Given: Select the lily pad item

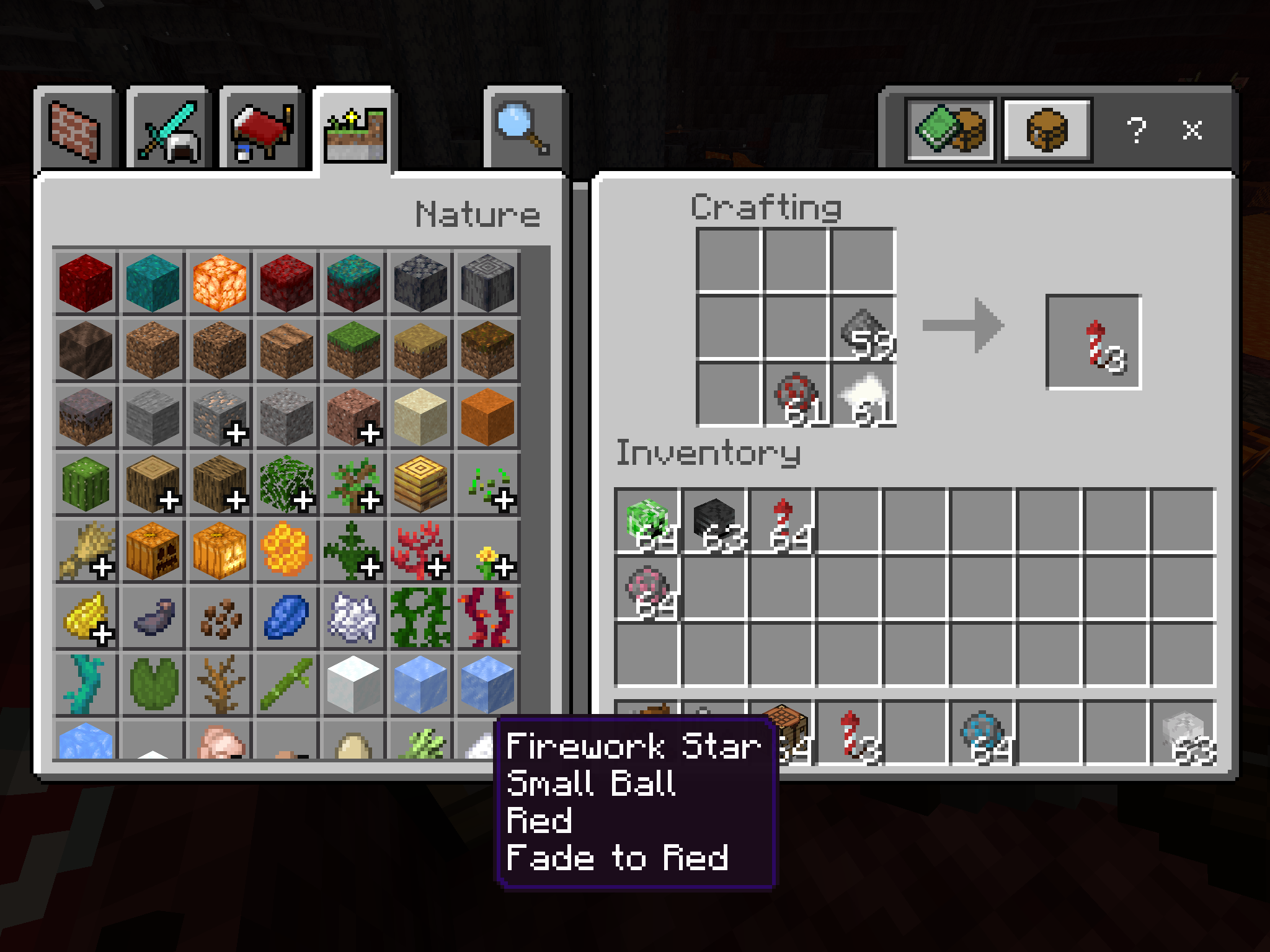Looking at the screenshot, I should click(153, 684).
